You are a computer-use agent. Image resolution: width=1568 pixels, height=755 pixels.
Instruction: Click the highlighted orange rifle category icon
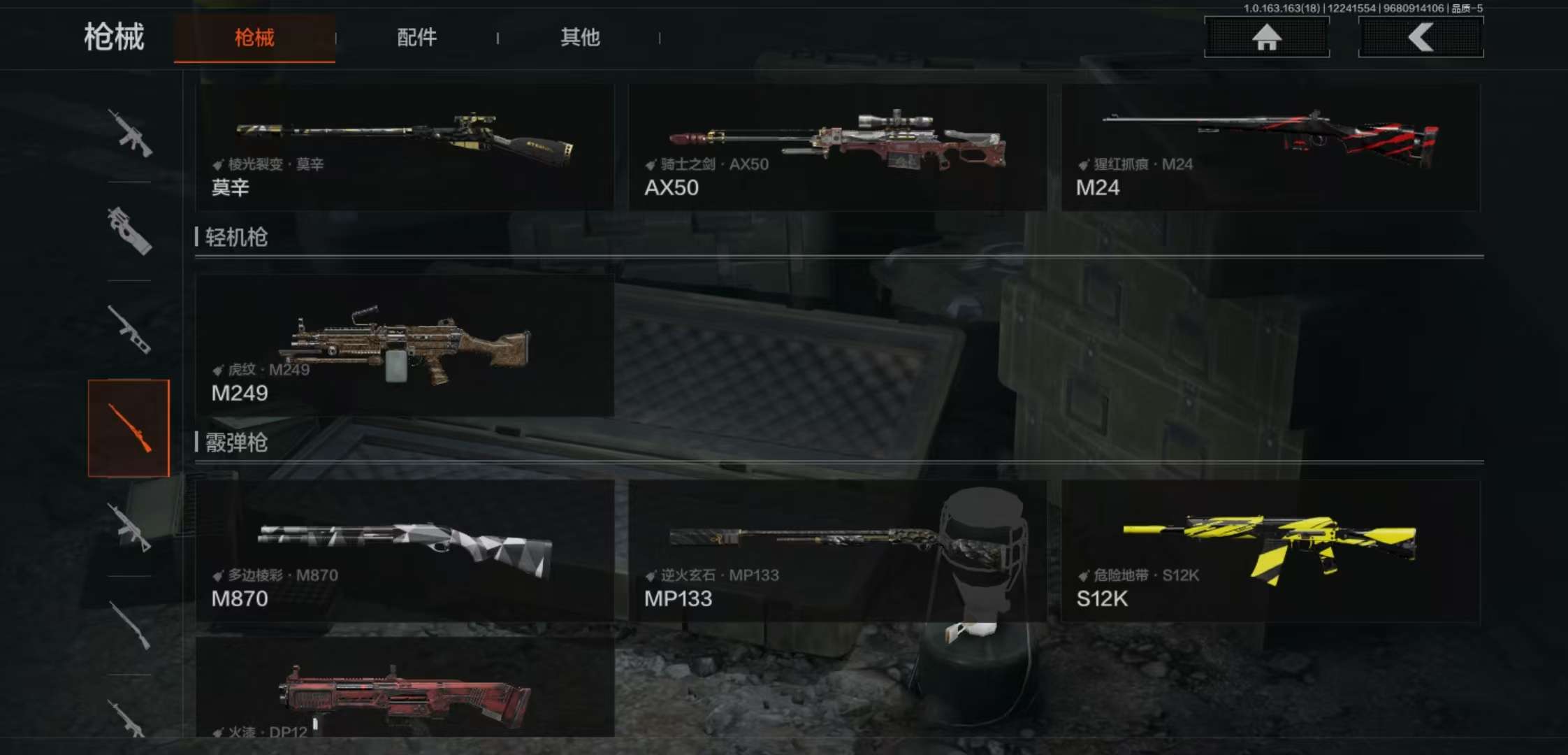tap(129, 428)
